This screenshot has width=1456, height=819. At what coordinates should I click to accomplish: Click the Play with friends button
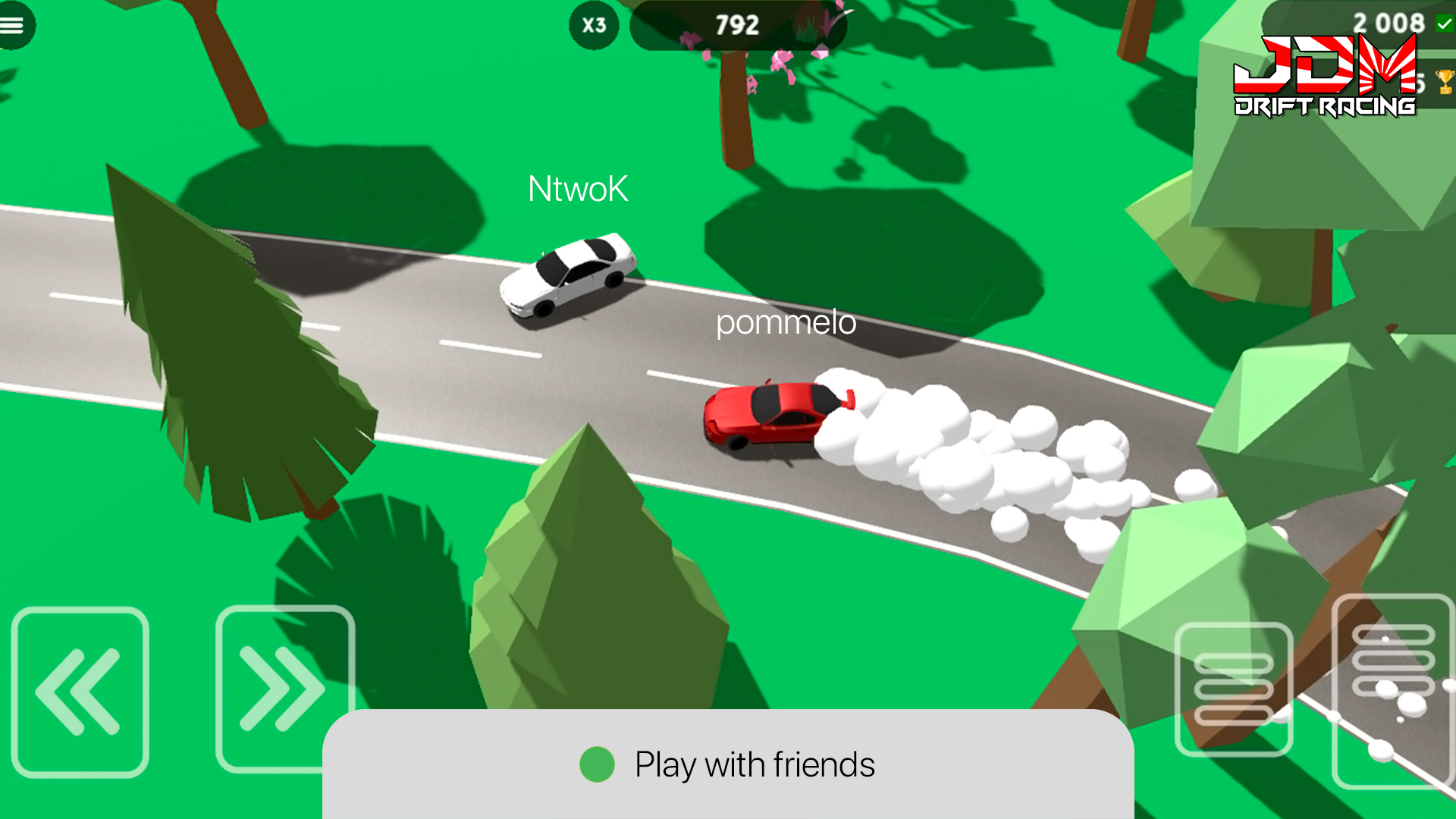point(756,764)
